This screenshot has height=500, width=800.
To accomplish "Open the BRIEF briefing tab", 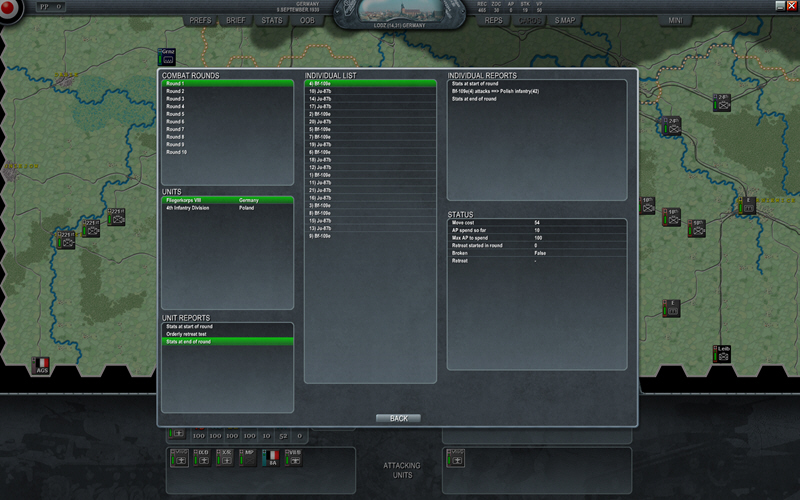I will coord(236,20).
